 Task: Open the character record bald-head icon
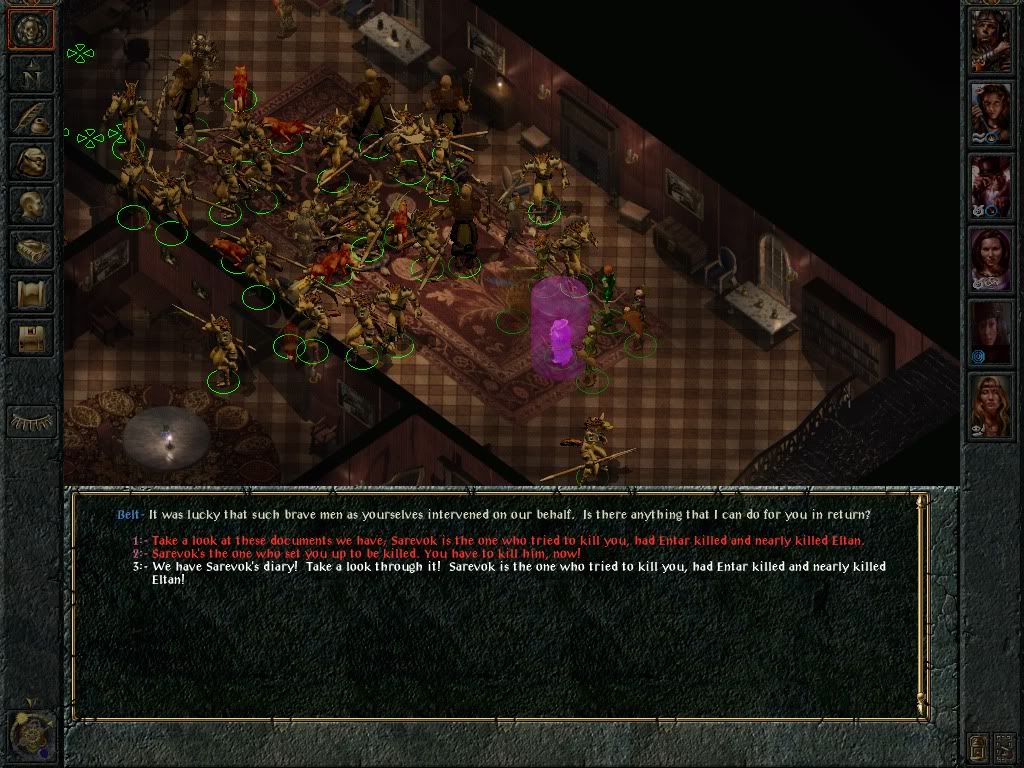pos(31,205)
